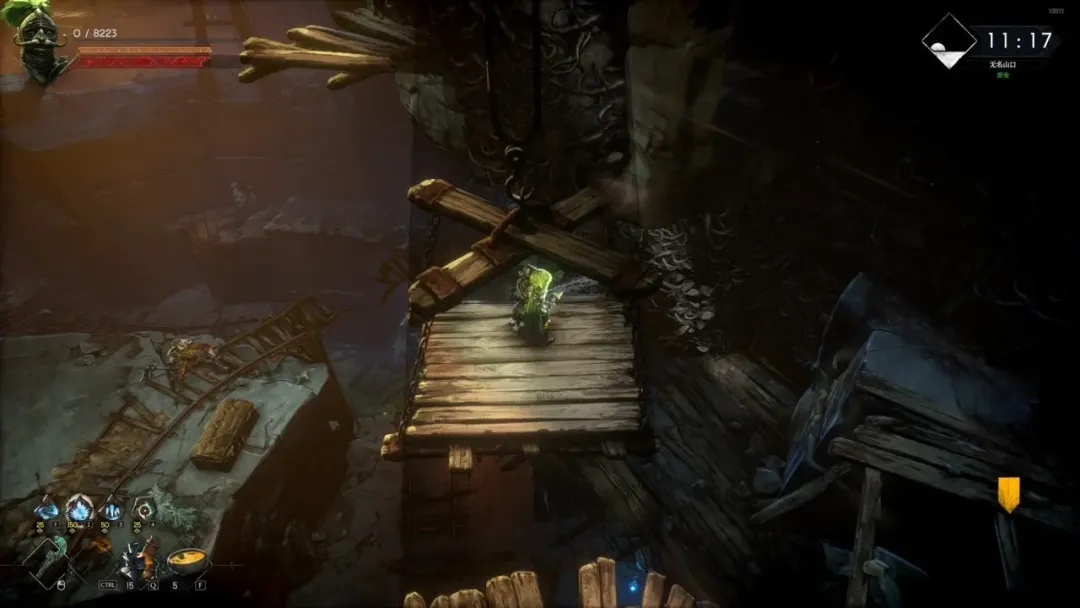Click the blue swirl rune ability icon
Image resolution: width=1080 pixels, height=608 pixels.
coord(47,510)
